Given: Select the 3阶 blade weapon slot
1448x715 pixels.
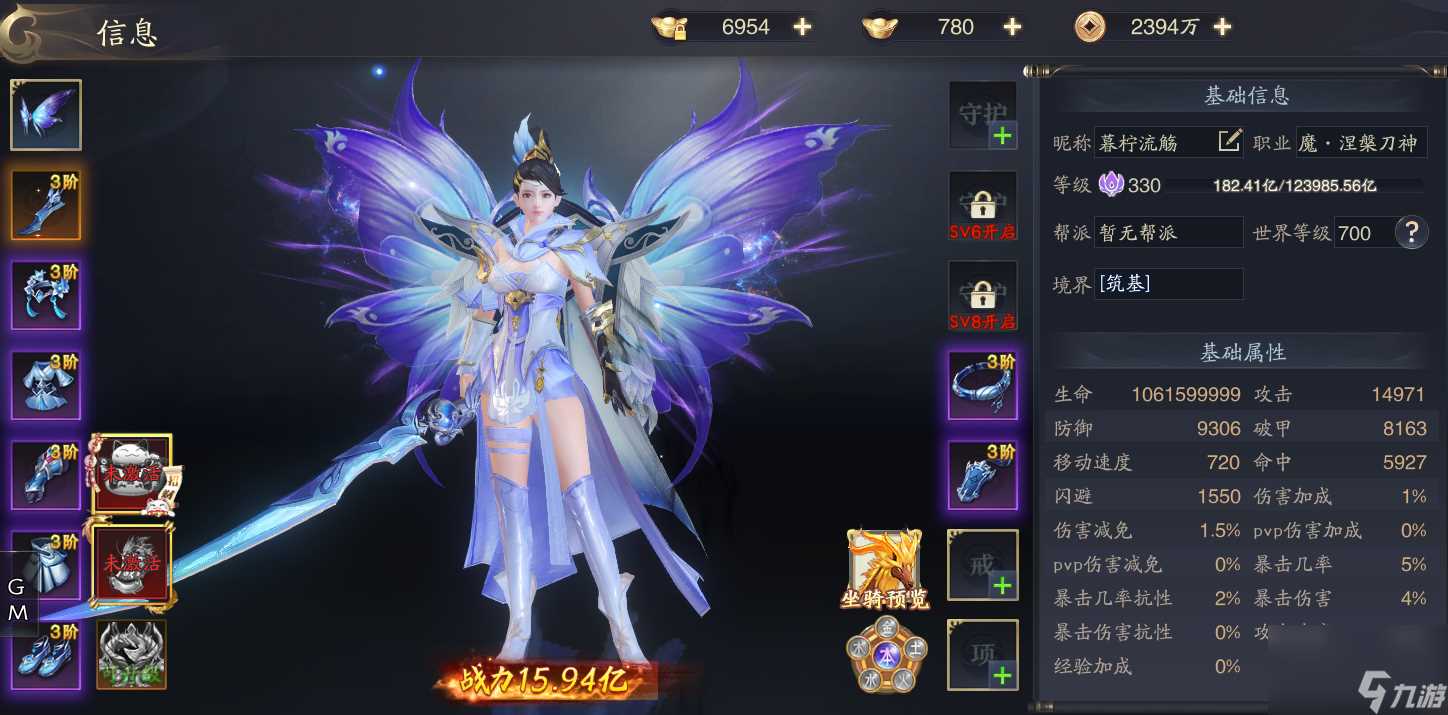Looking at the screenshot, I should (x=46, y=205).
